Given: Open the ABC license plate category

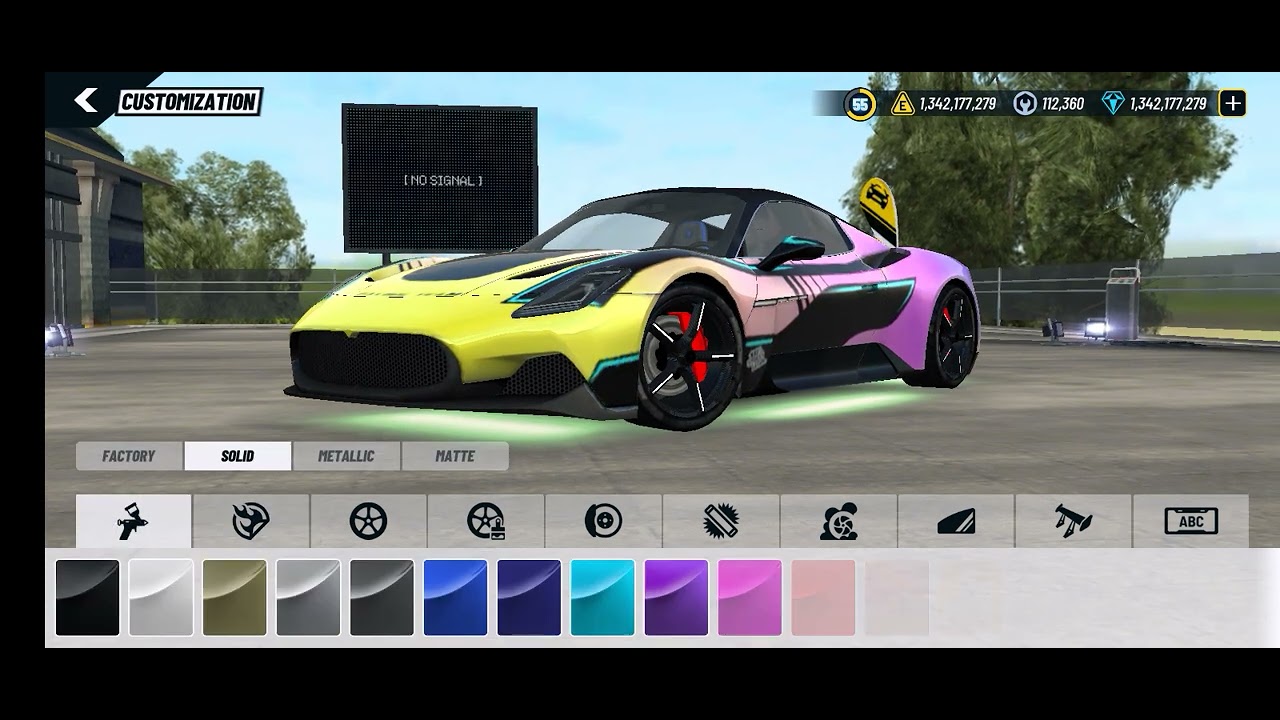Looking at the screenshot, I should tap(1191, 521).
